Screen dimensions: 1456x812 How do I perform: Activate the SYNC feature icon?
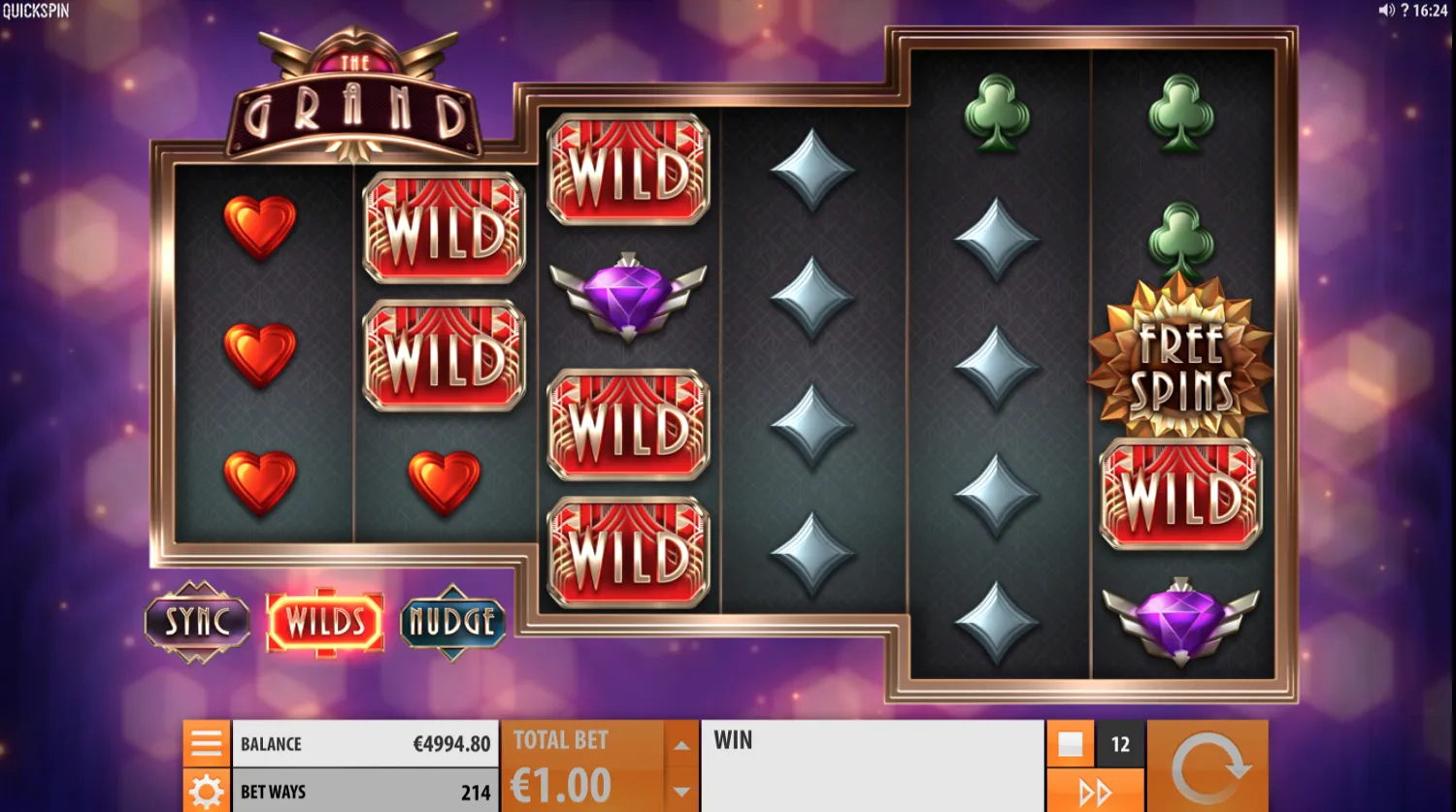tap(197, 621)
